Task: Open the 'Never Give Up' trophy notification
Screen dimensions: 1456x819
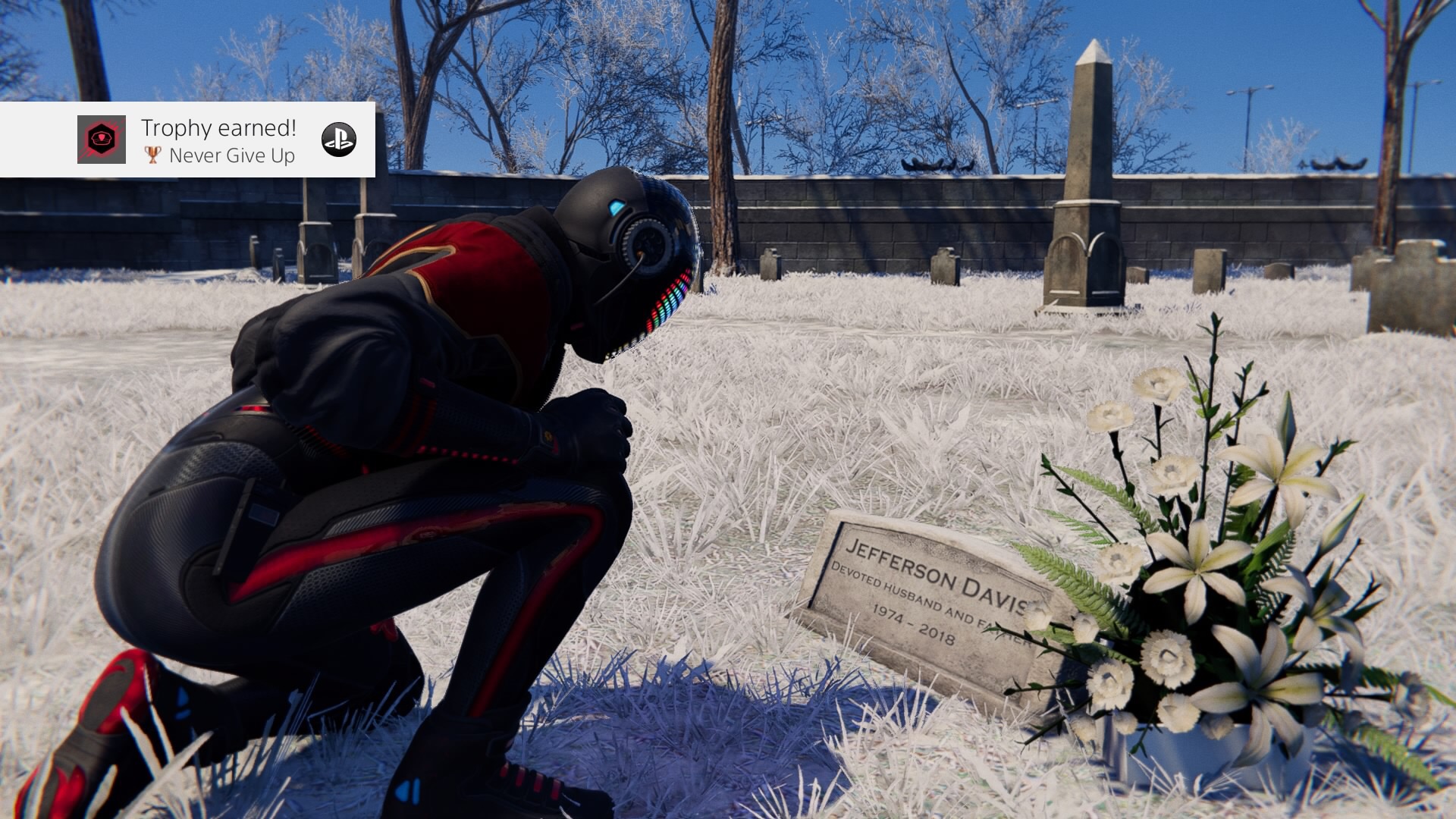Action: point(218,141)
